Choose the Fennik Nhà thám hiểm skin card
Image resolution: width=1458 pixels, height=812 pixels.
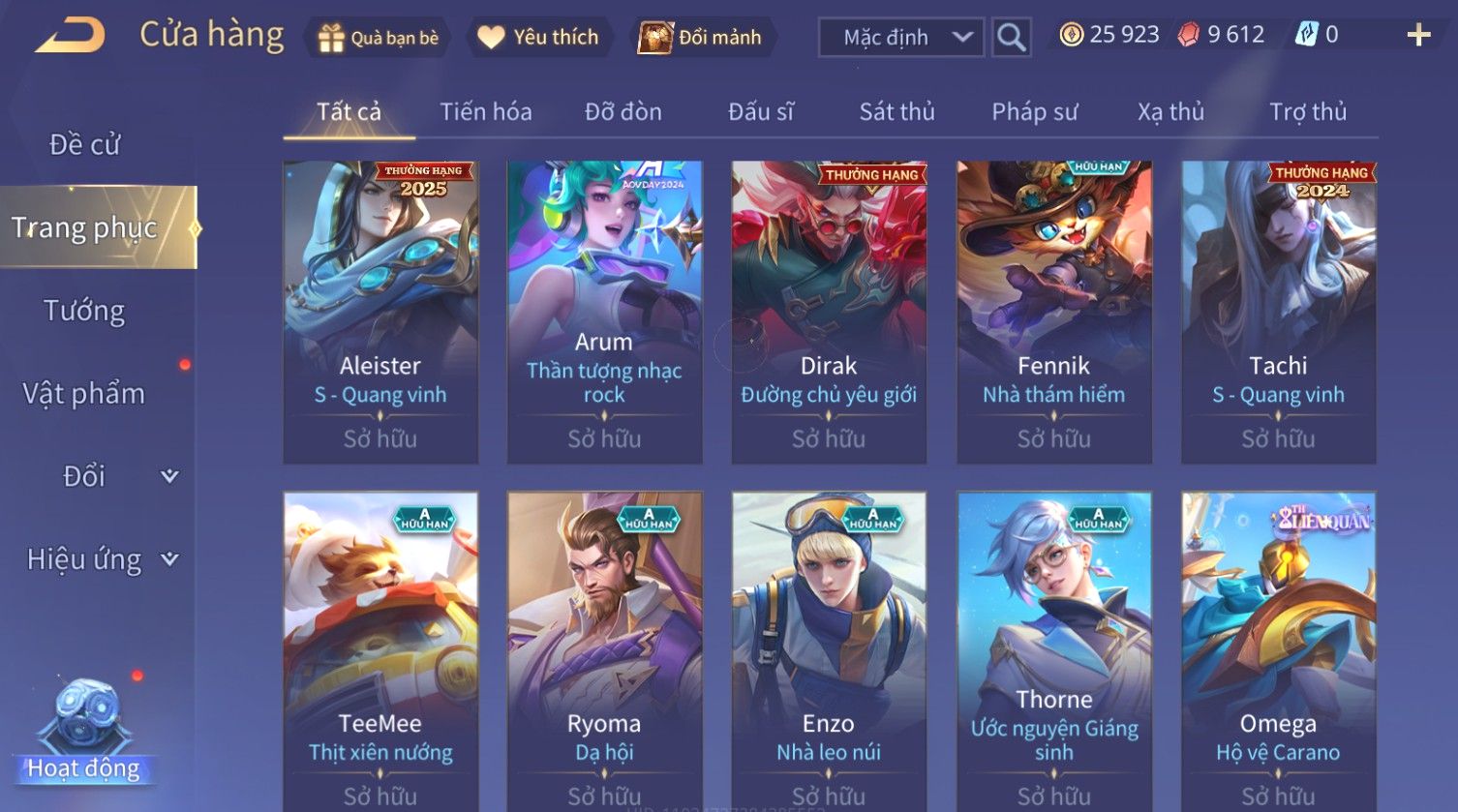point(1053,312)
